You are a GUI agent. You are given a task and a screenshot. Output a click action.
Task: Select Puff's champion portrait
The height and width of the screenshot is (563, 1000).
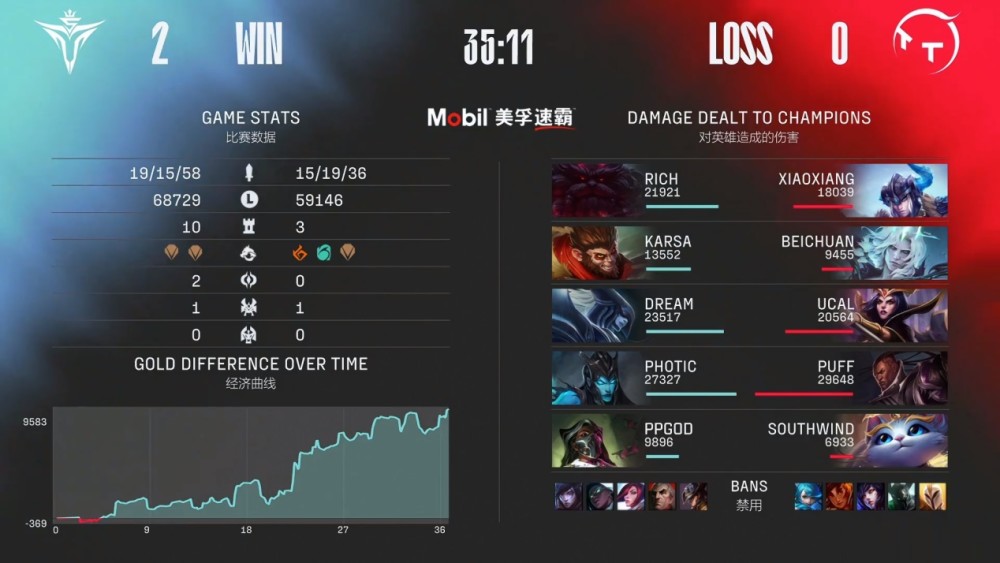click(x=902, y=378)
